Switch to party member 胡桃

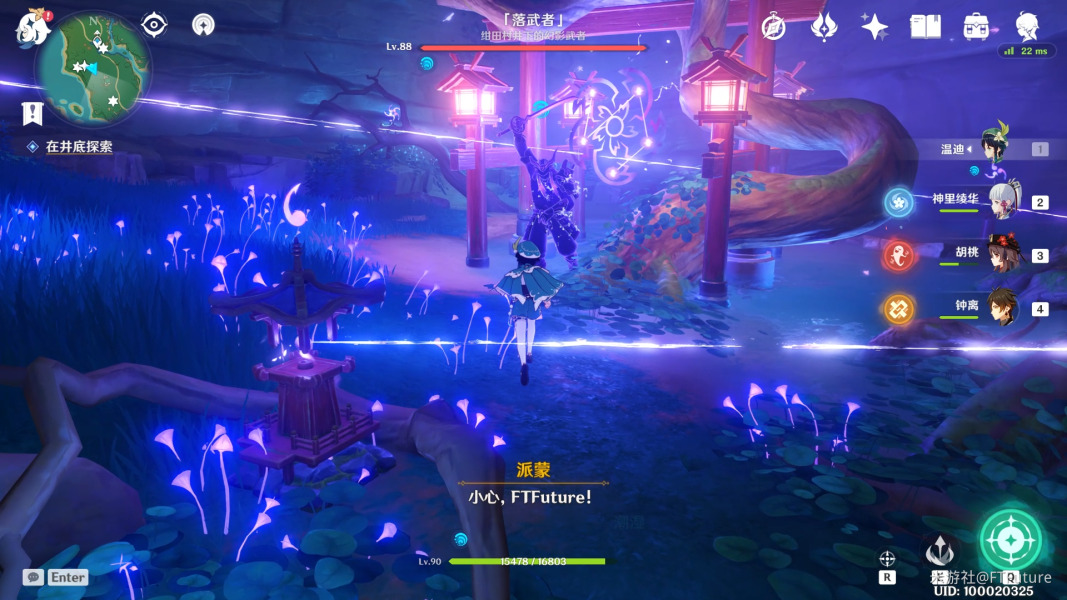[1003, 254]
